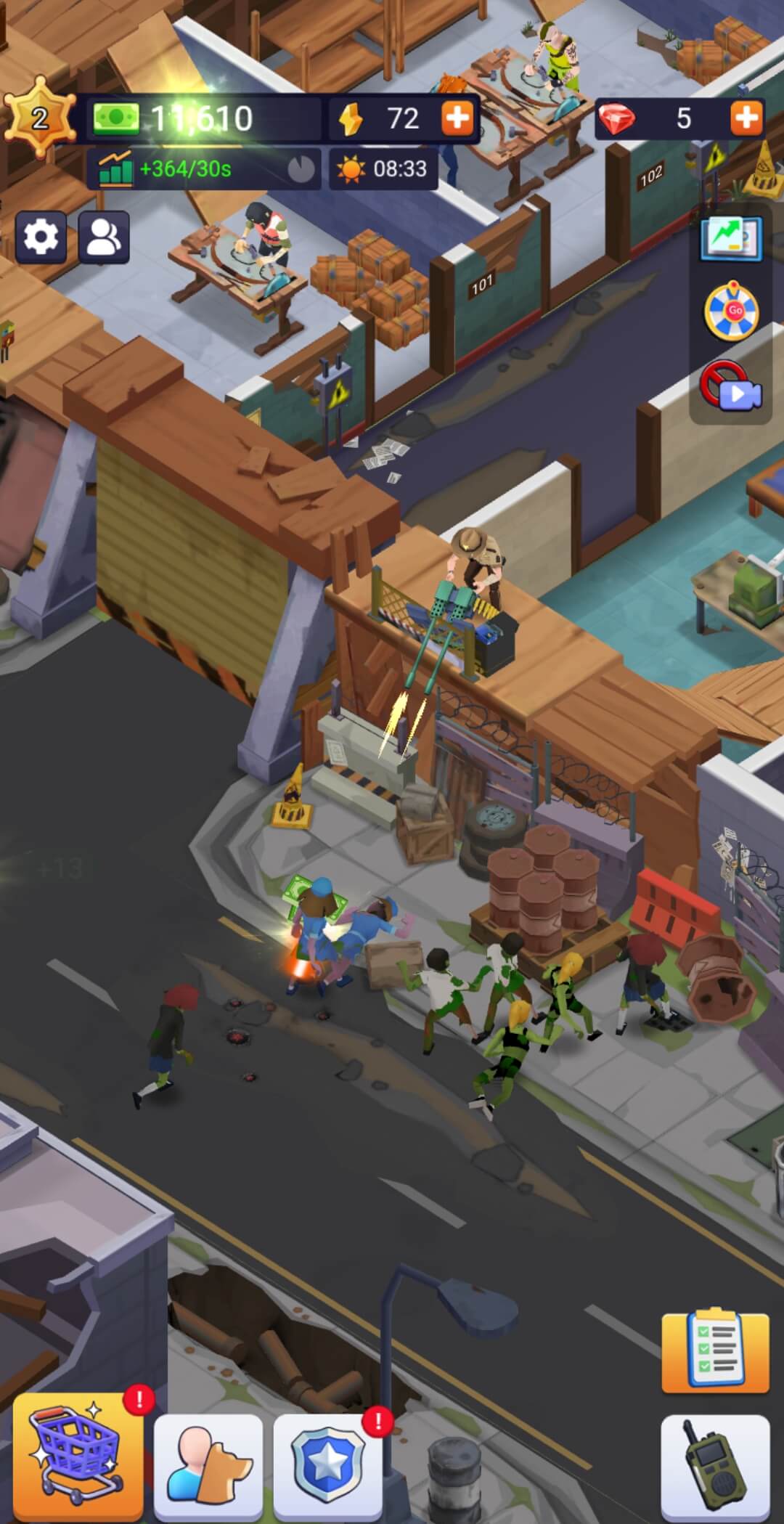Open the settings gear menu

41,237
